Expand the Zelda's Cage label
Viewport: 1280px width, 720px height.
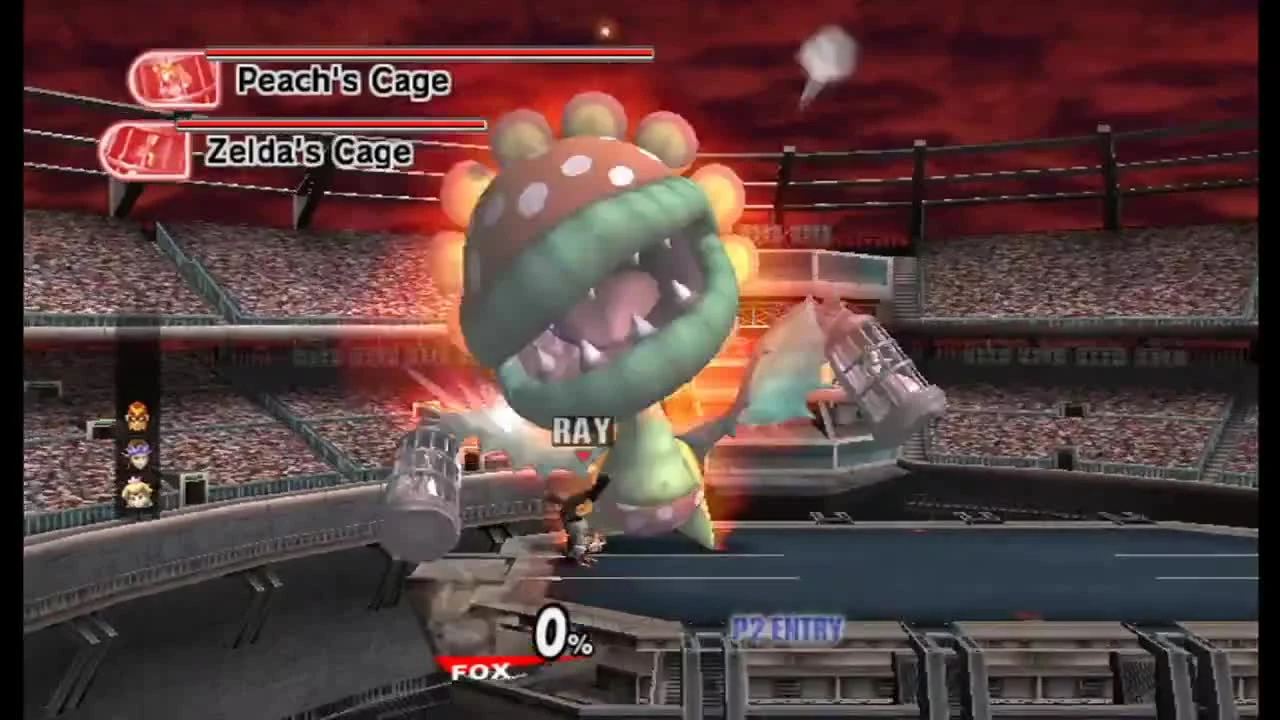tap(306, 151)
